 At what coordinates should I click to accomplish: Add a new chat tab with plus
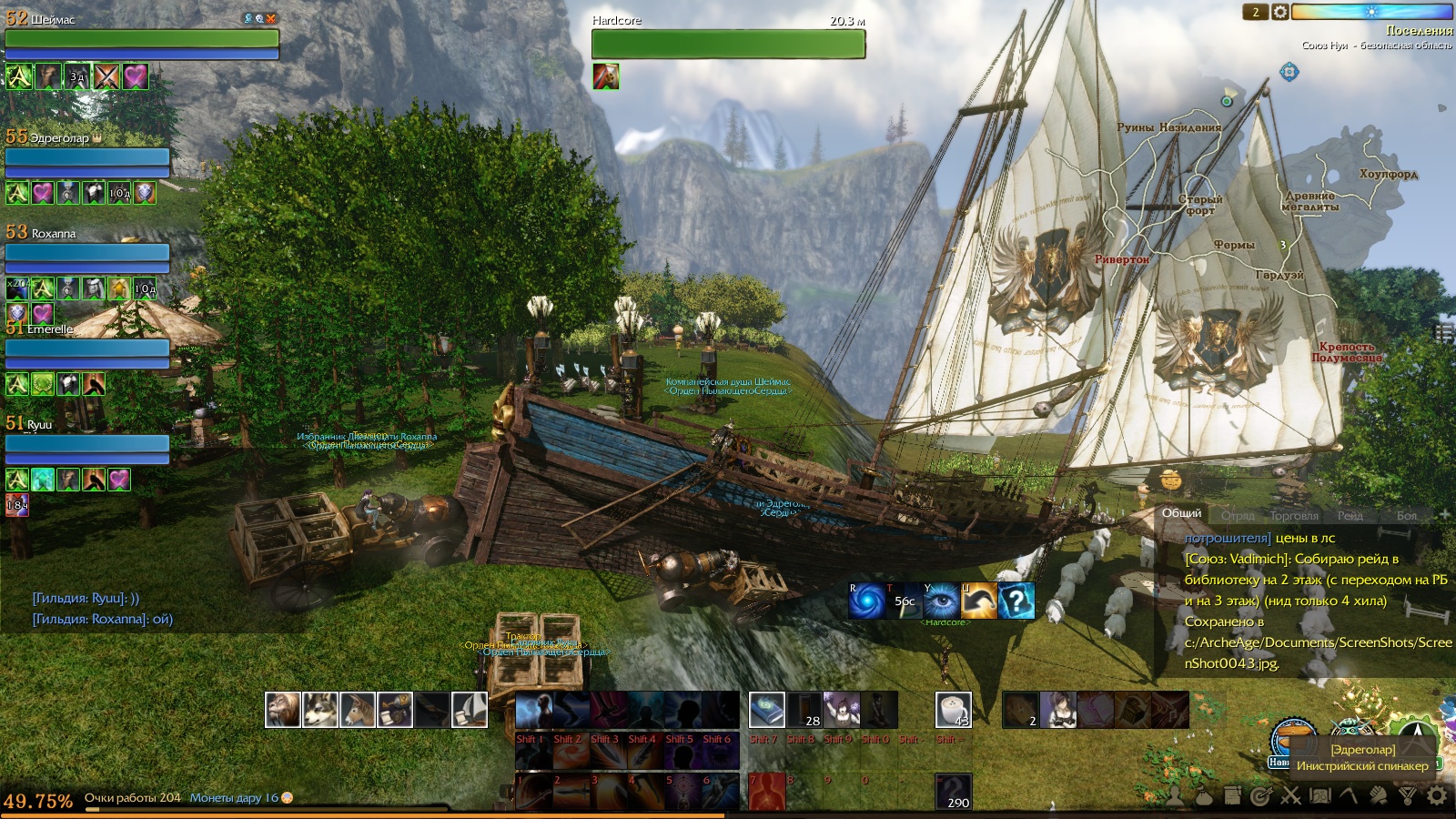(x=1443, y=515)
